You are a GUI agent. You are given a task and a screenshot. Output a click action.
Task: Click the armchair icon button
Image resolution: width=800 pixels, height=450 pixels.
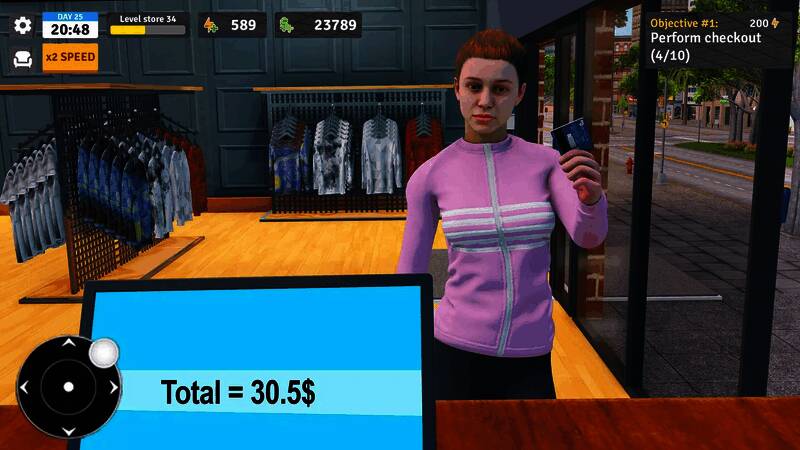click(22, 58)
